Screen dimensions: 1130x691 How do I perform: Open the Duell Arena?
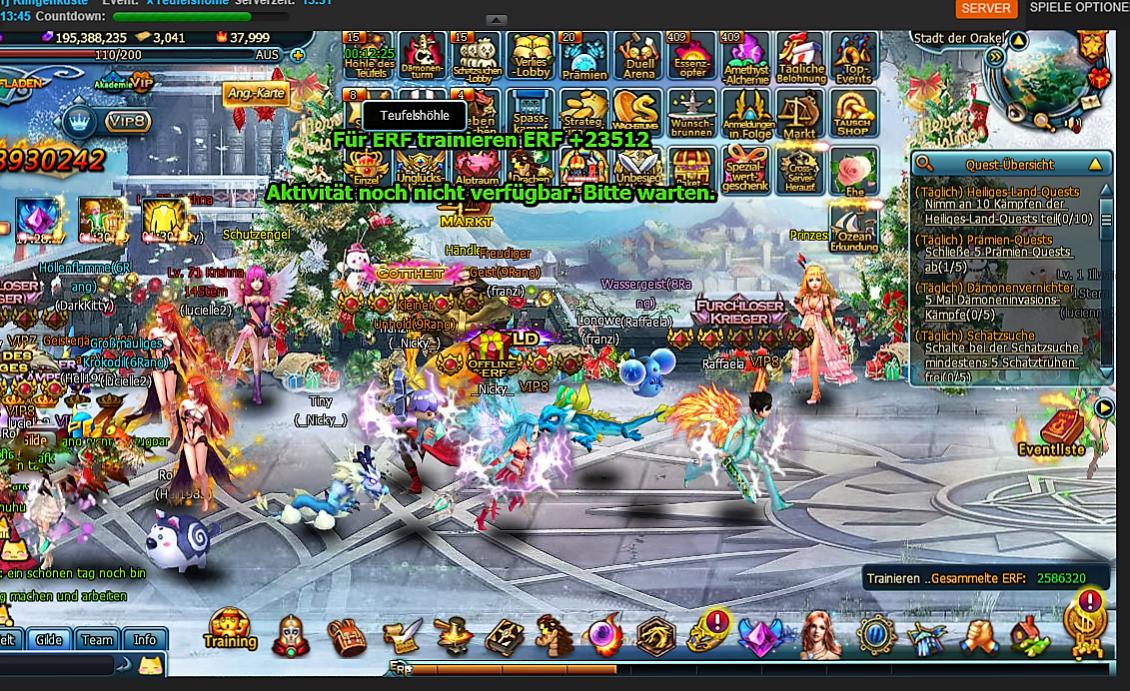[x=638, y=56]
